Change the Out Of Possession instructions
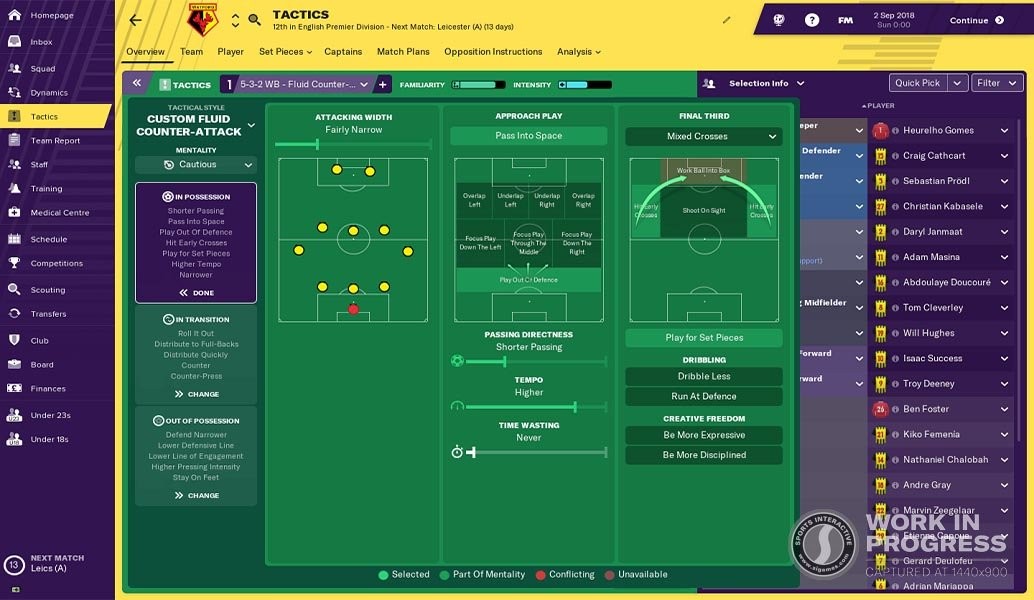The image size is (1034, 600). click(x=196, y=495)
